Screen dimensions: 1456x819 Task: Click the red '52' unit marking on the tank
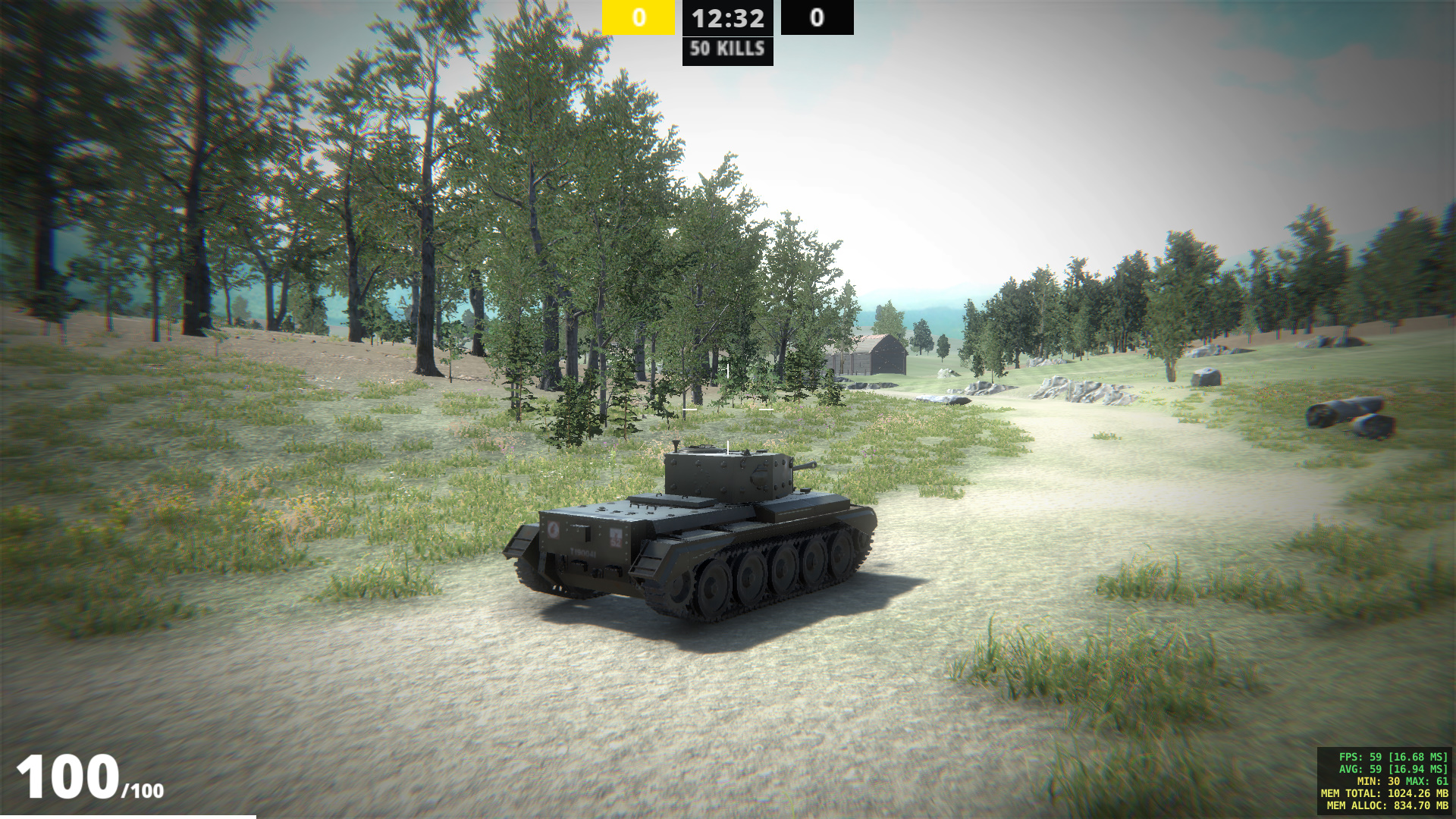click(x=617, y=541)
